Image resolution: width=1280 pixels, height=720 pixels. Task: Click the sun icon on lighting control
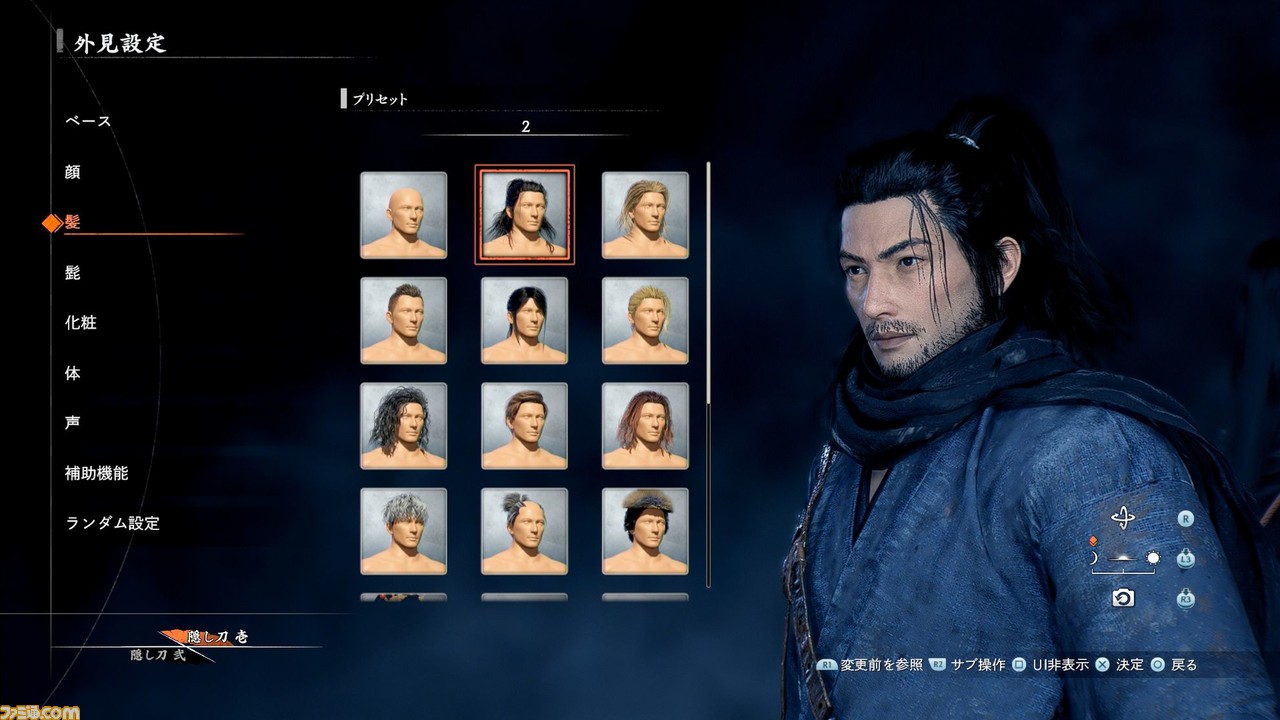click(x=1153, y=558)
